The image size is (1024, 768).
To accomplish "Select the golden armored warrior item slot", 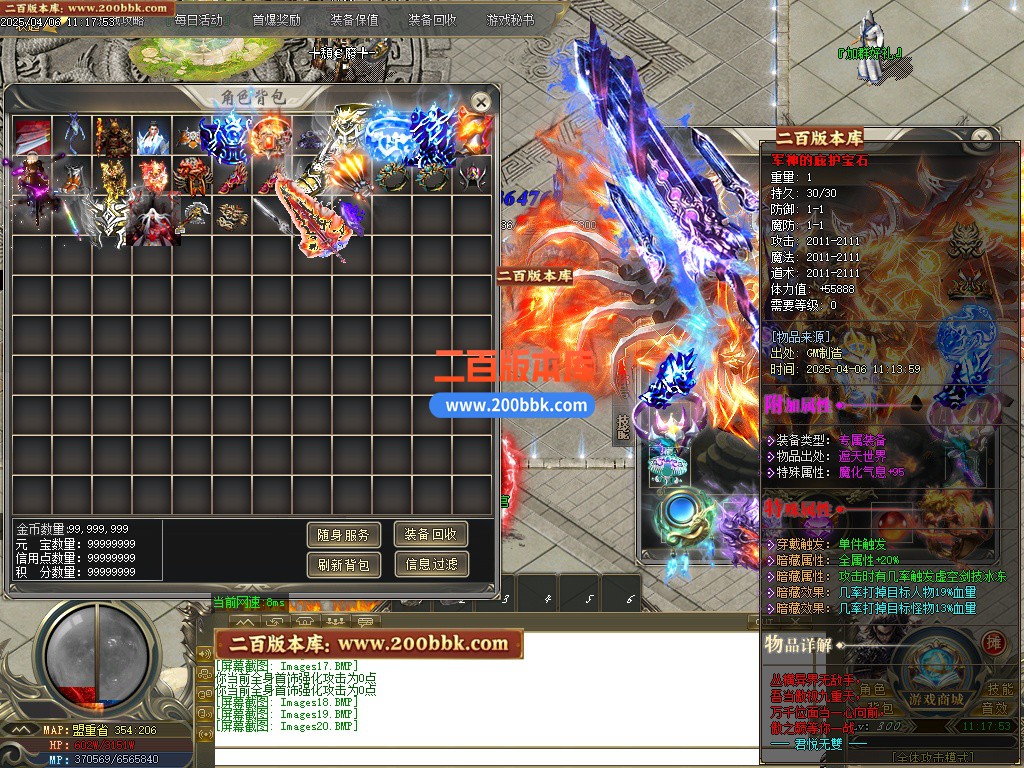I will point(111,134).
